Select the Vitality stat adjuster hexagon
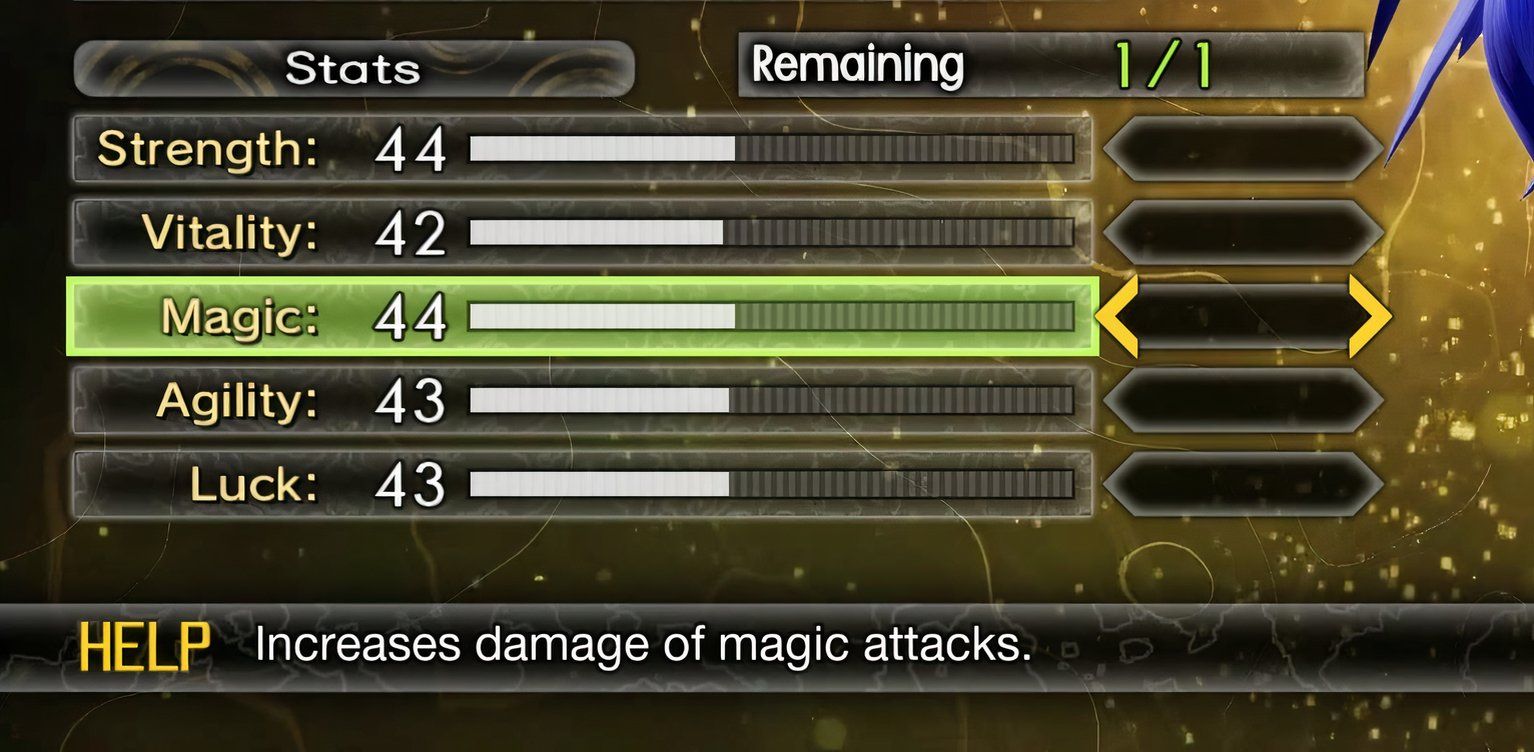The image size is (1534, 752). (1240, 232)
